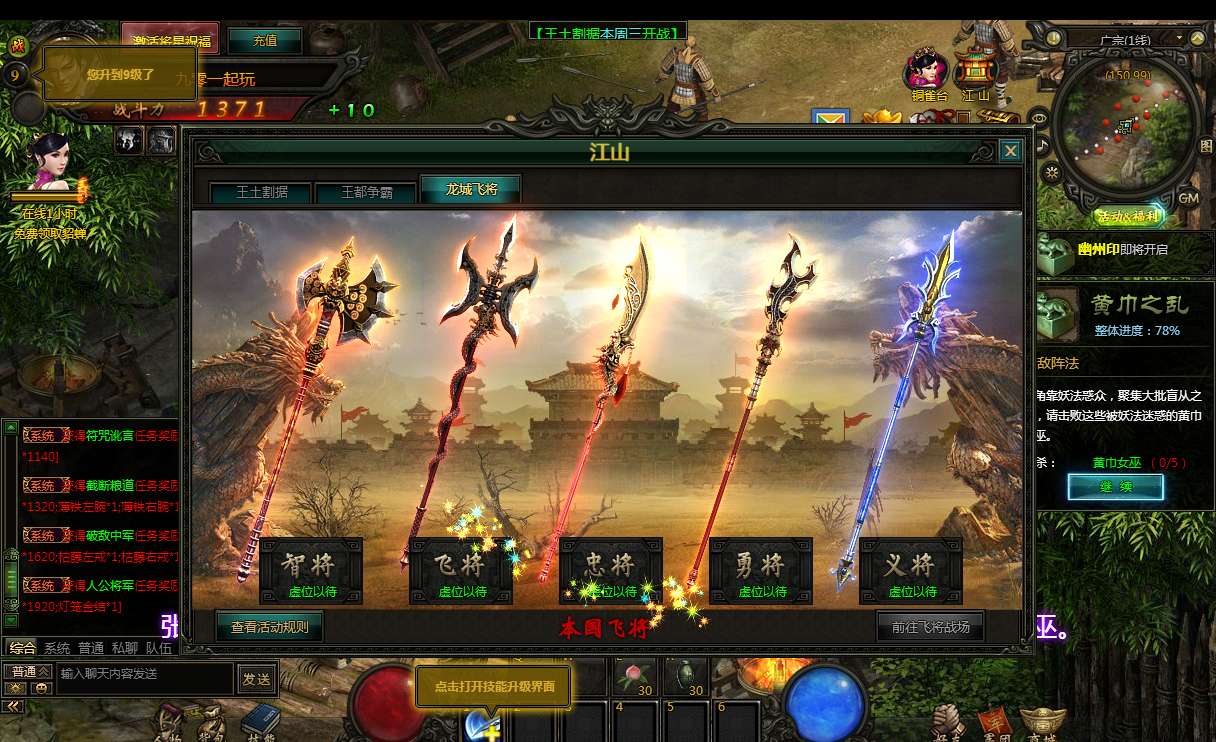
Task: Switch to the 王土割据 tab
Action: click(x=262, y=192)
